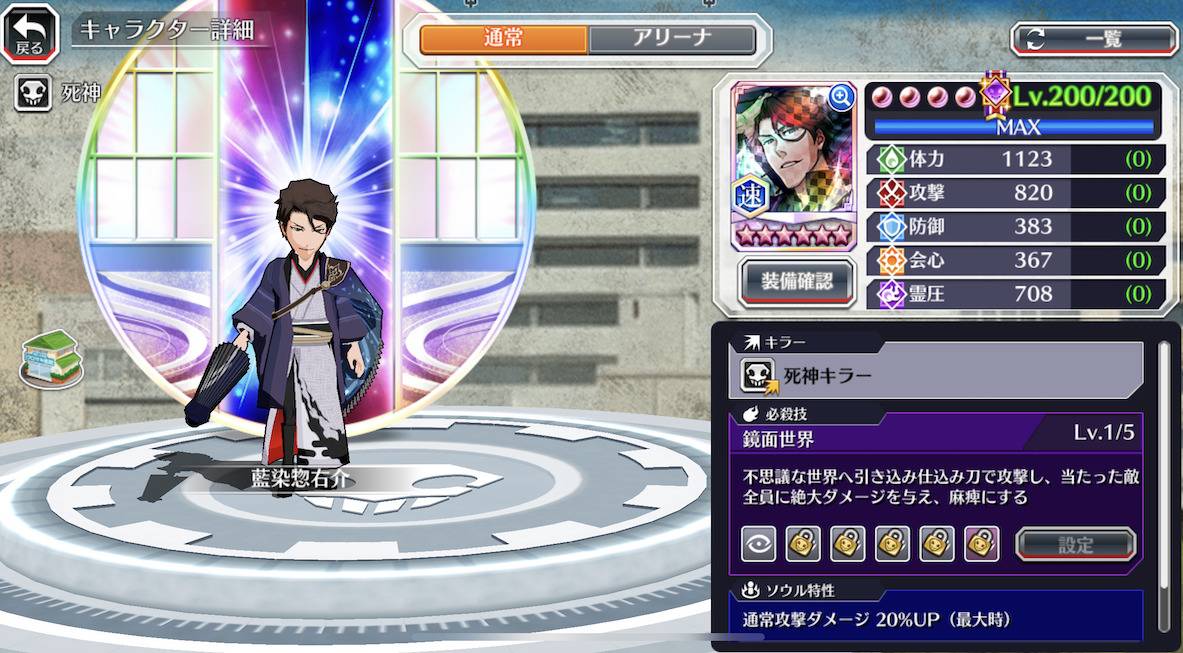Toggle the eye icon for special move preview
This screenshot has height=653, width=1183.
[758, 545]
